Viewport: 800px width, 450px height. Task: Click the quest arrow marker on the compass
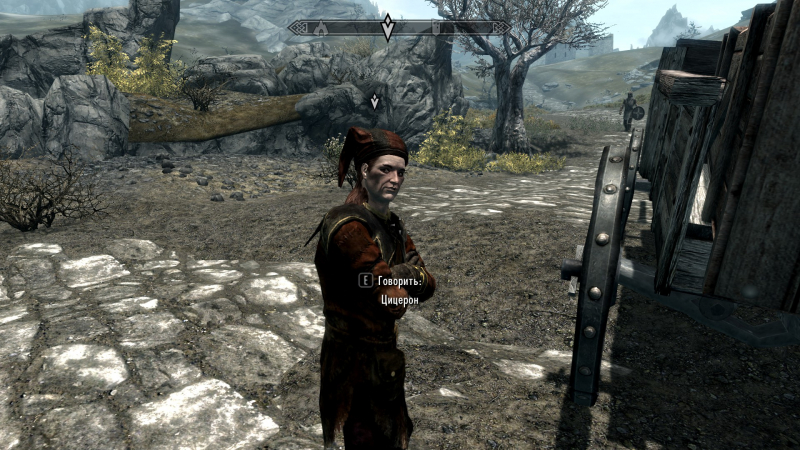click(x=388, y=27)
